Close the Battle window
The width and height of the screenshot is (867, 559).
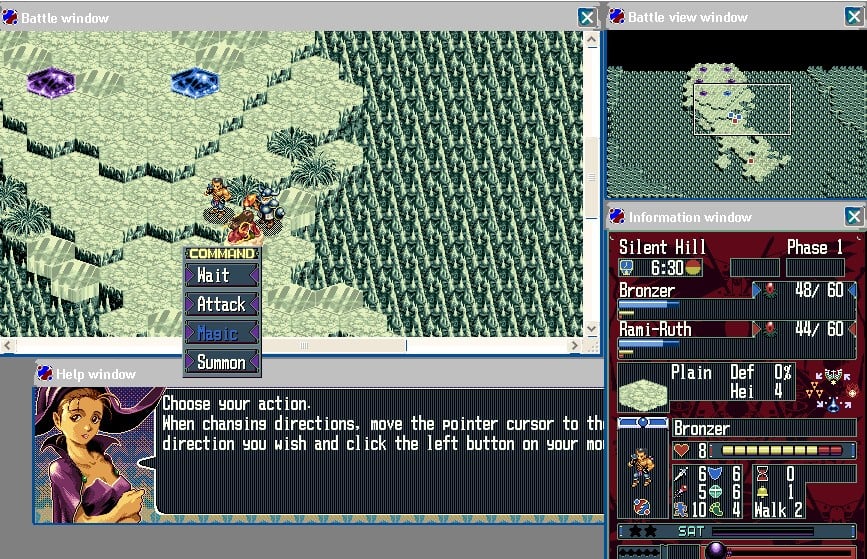tap(587, 17)
